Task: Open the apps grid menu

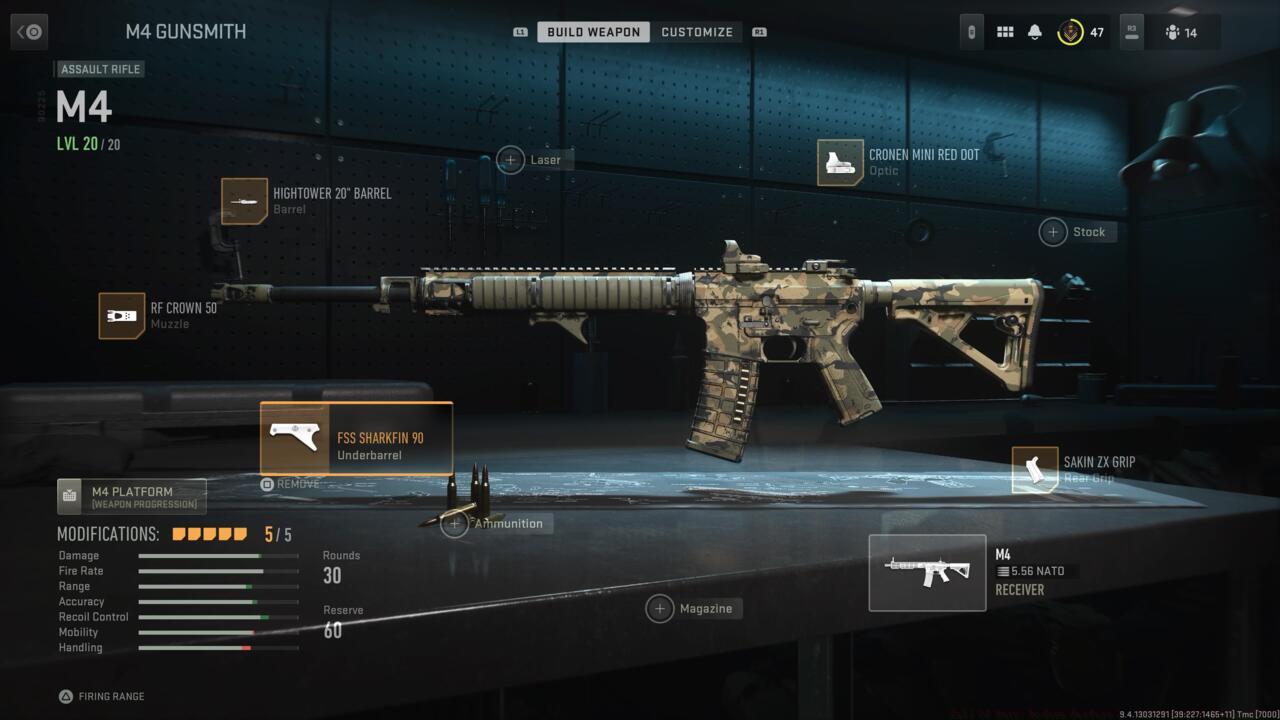Action: pyautogui.click(x=1005, y=31)
